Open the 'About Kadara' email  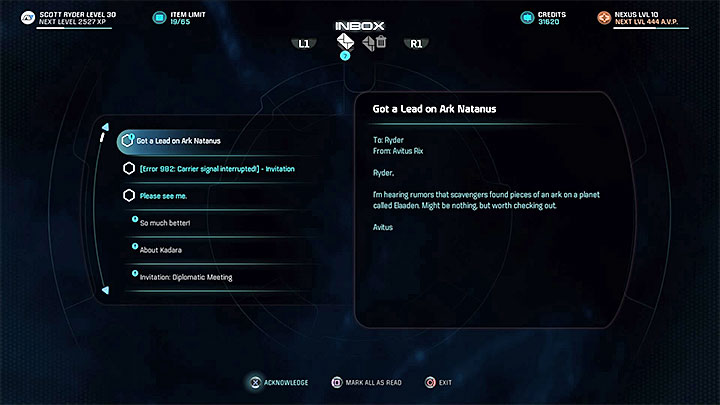[x=160, y=248]
